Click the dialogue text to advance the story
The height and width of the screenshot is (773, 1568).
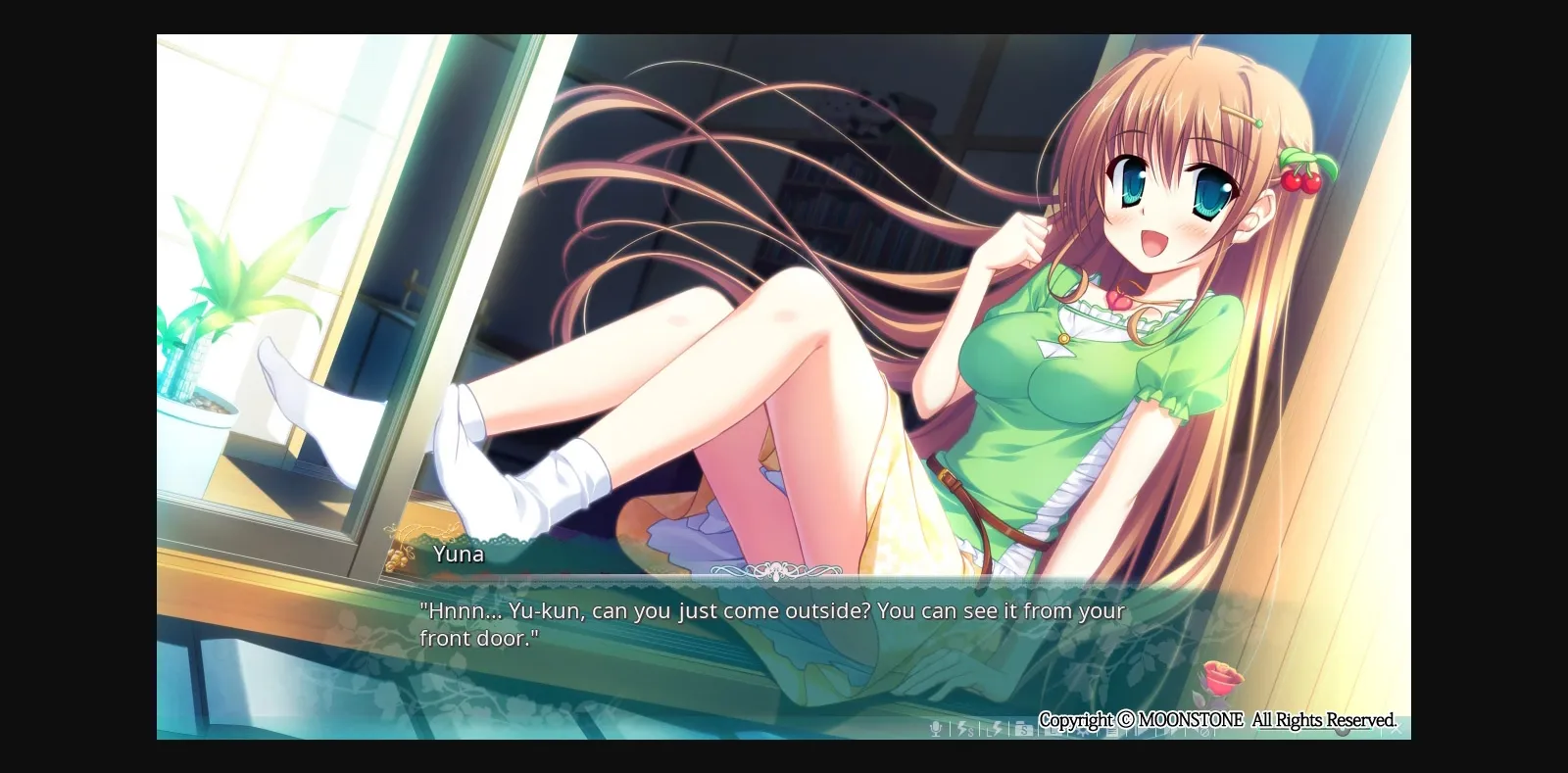point(772,623)
